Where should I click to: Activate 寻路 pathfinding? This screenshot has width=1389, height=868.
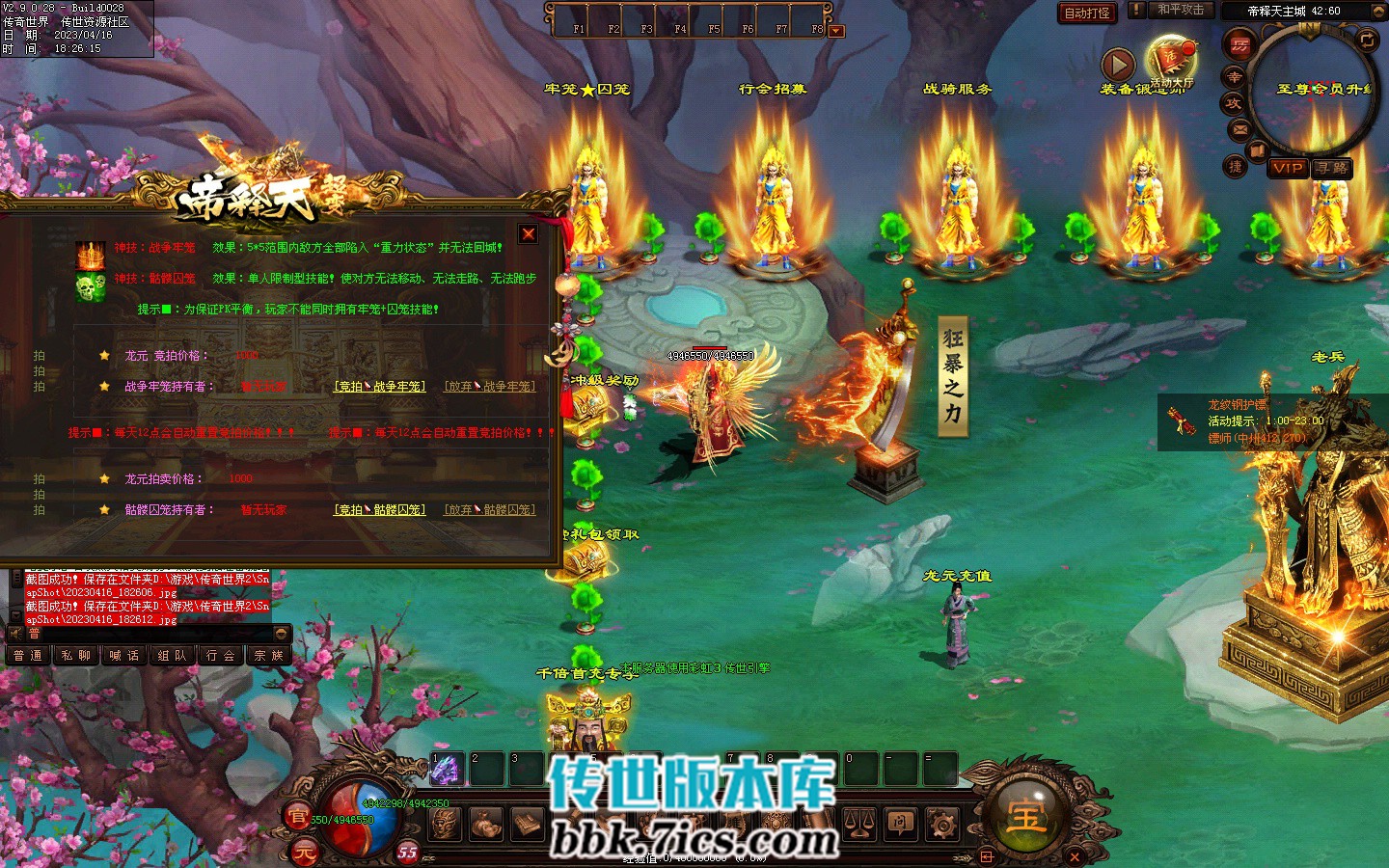pos(1332,168)
